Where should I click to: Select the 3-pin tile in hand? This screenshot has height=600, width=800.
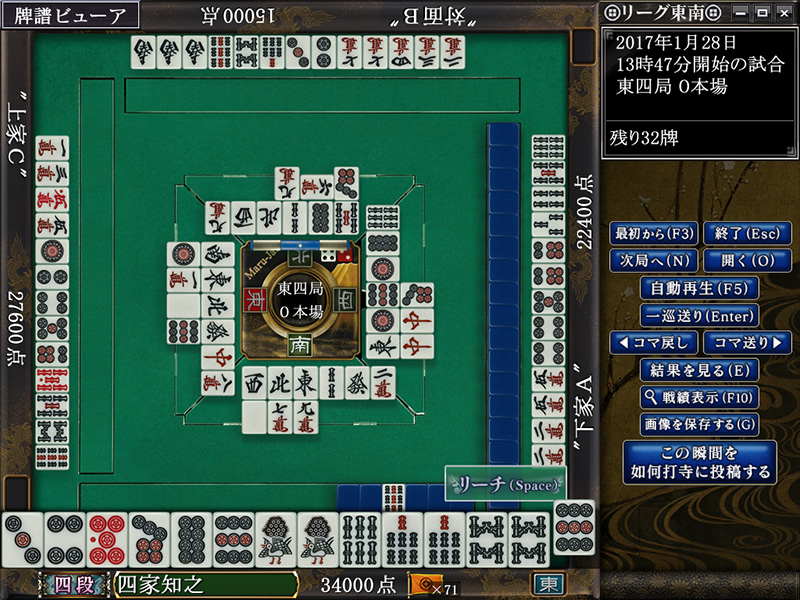(x=22, y=540)
